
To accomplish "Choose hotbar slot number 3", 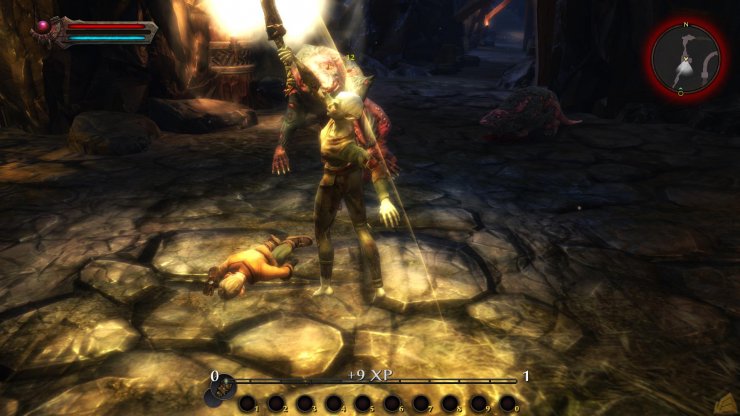I will coord(305,403).
